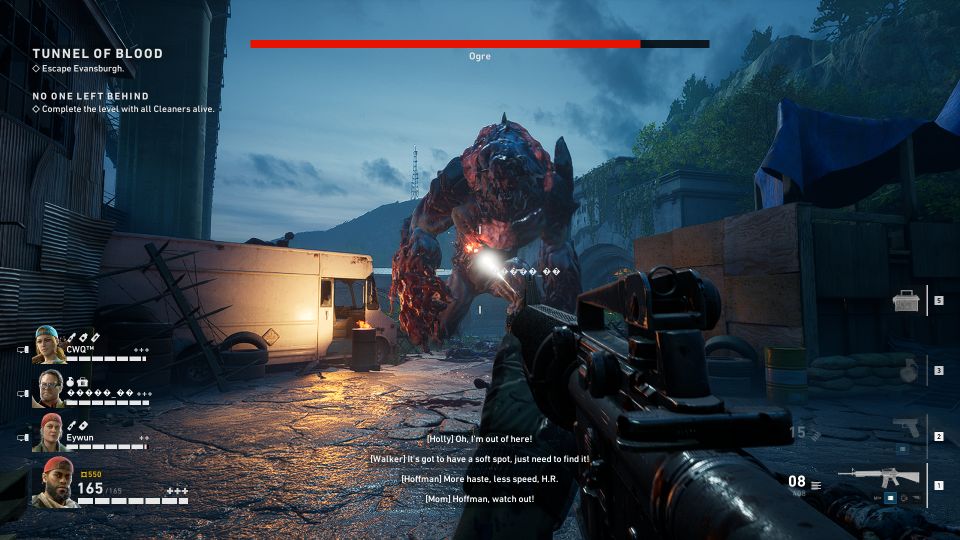Viewport: 960px width, 540px height.
Task: Choose the ammo box item slot
Action: point(906,300)
